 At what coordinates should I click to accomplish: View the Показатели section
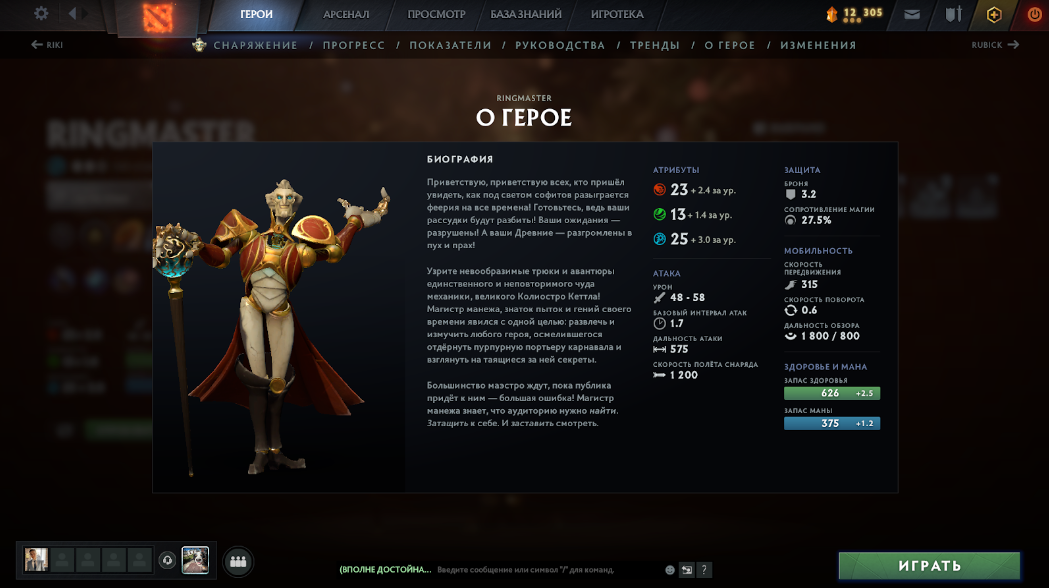pyautogui.click(x=450, y=45)
